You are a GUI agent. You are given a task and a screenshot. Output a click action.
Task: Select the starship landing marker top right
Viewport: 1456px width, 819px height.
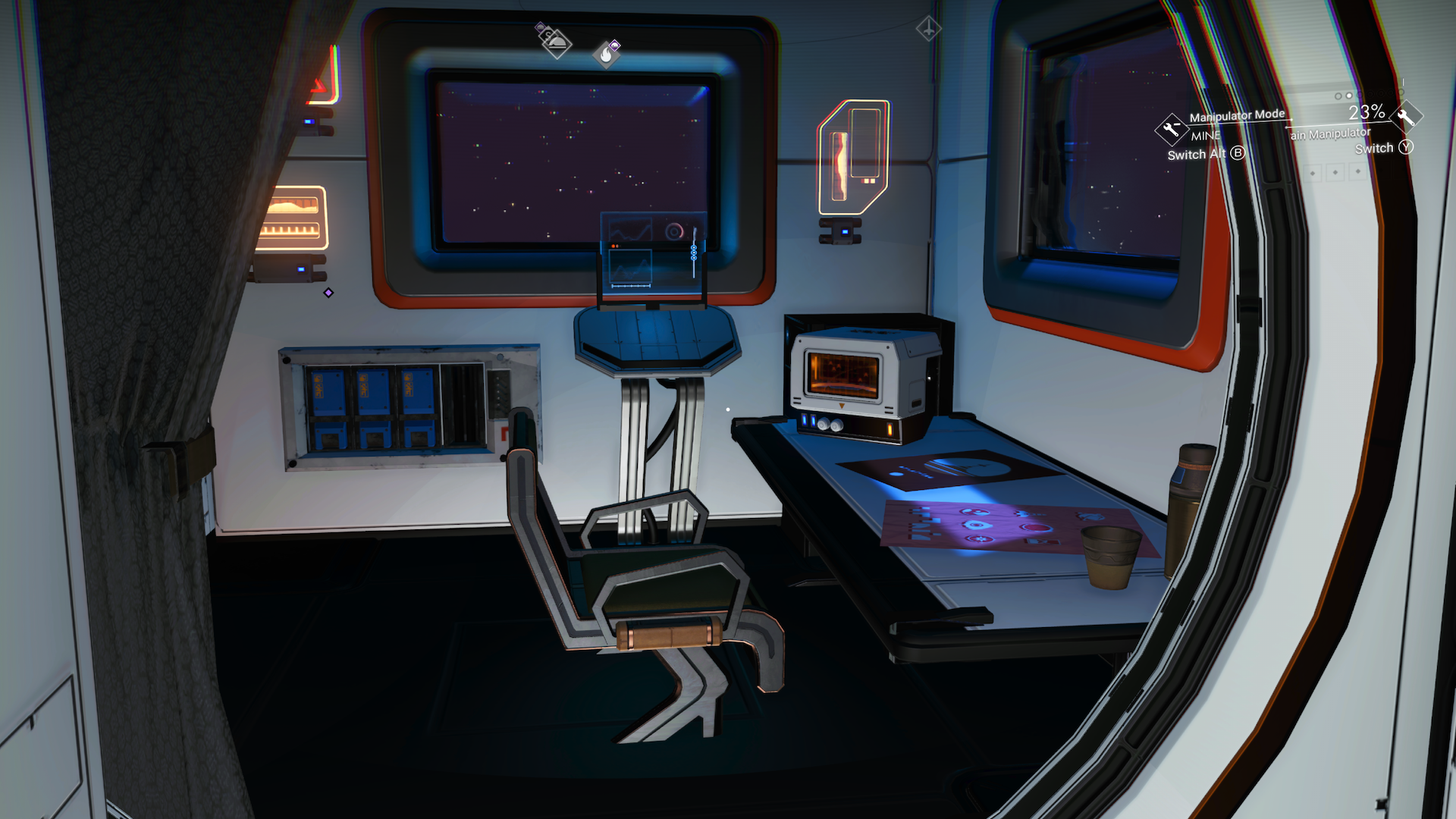point(929,28)
